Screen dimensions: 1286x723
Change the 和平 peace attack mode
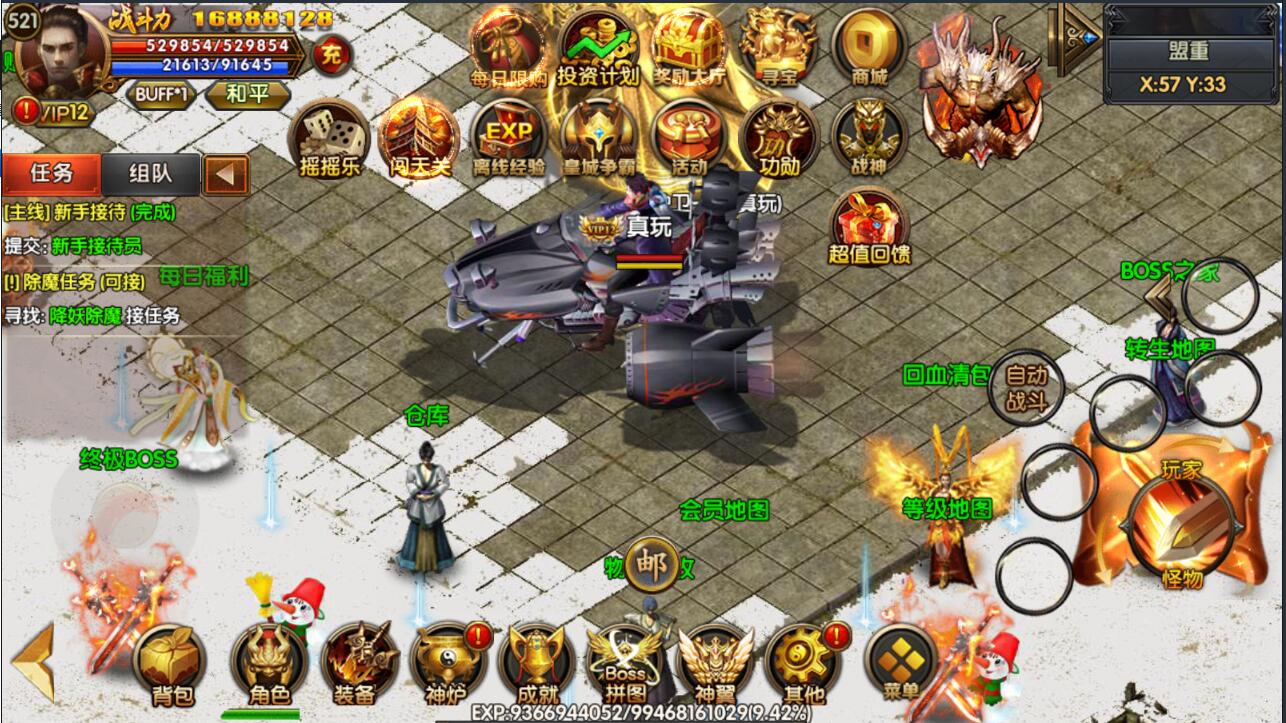click(x=247, y=95)
